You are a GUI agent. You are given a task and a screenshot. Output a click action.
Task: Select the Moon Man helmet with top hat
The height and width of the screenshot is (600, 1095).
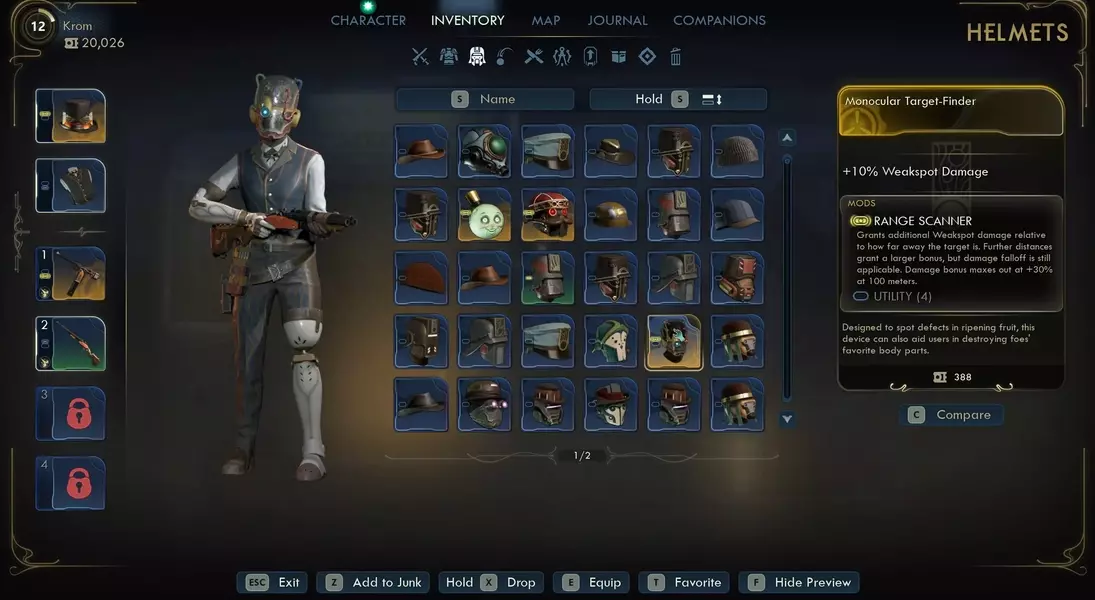click(485, 215)
